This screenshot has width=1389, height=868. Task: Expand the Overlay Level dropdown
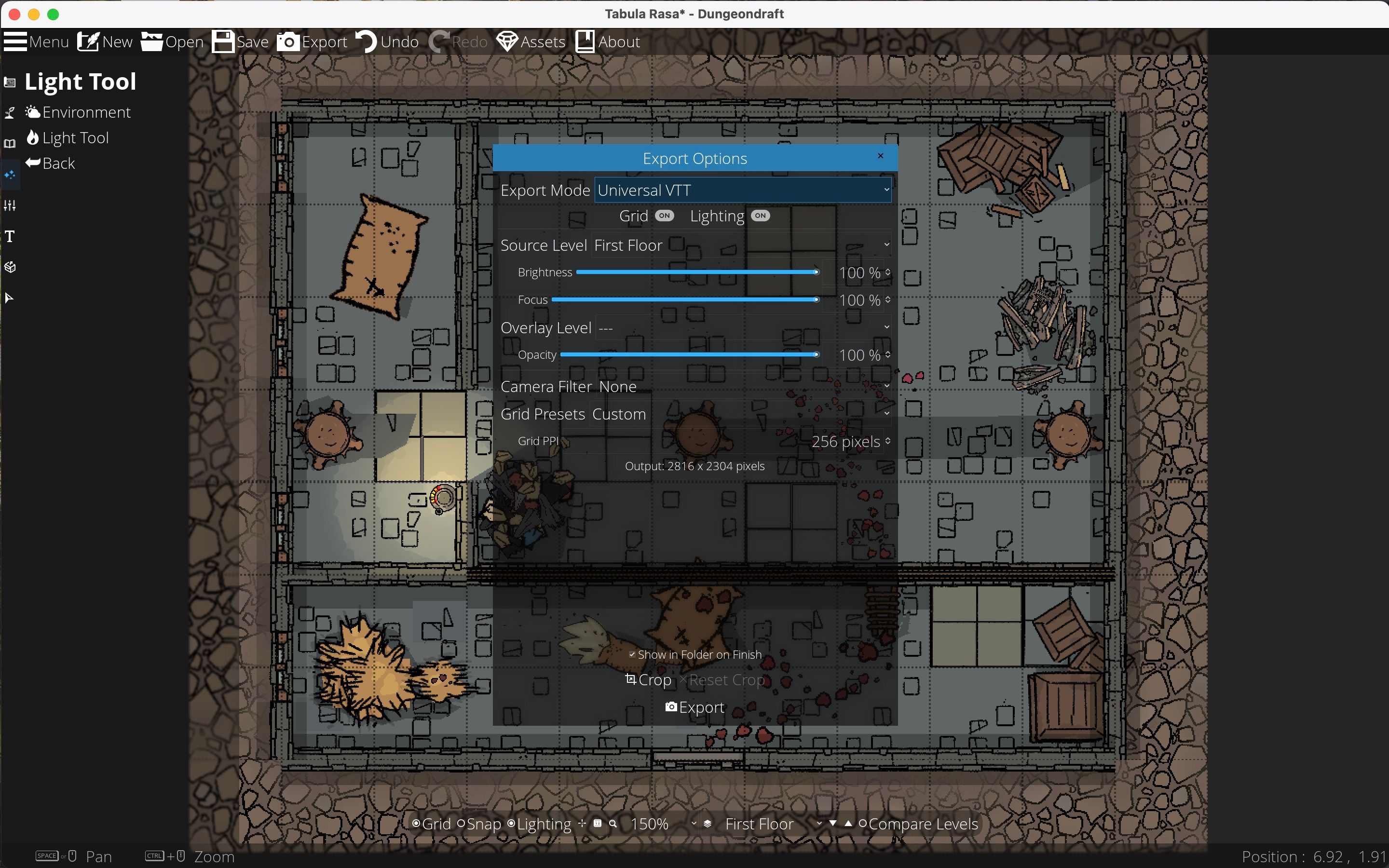click(x=885, y=326)
